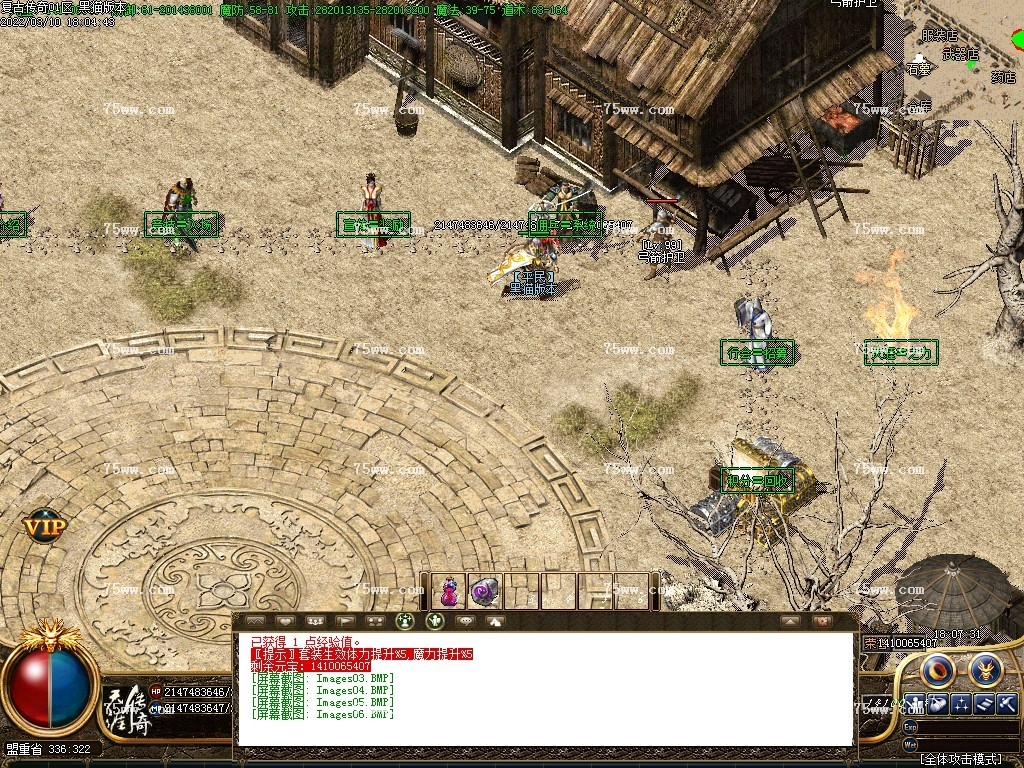Click the chat bar's three-figure group icon
The height and width of the screenshot is (768, 1024).
tap(315, 621)
